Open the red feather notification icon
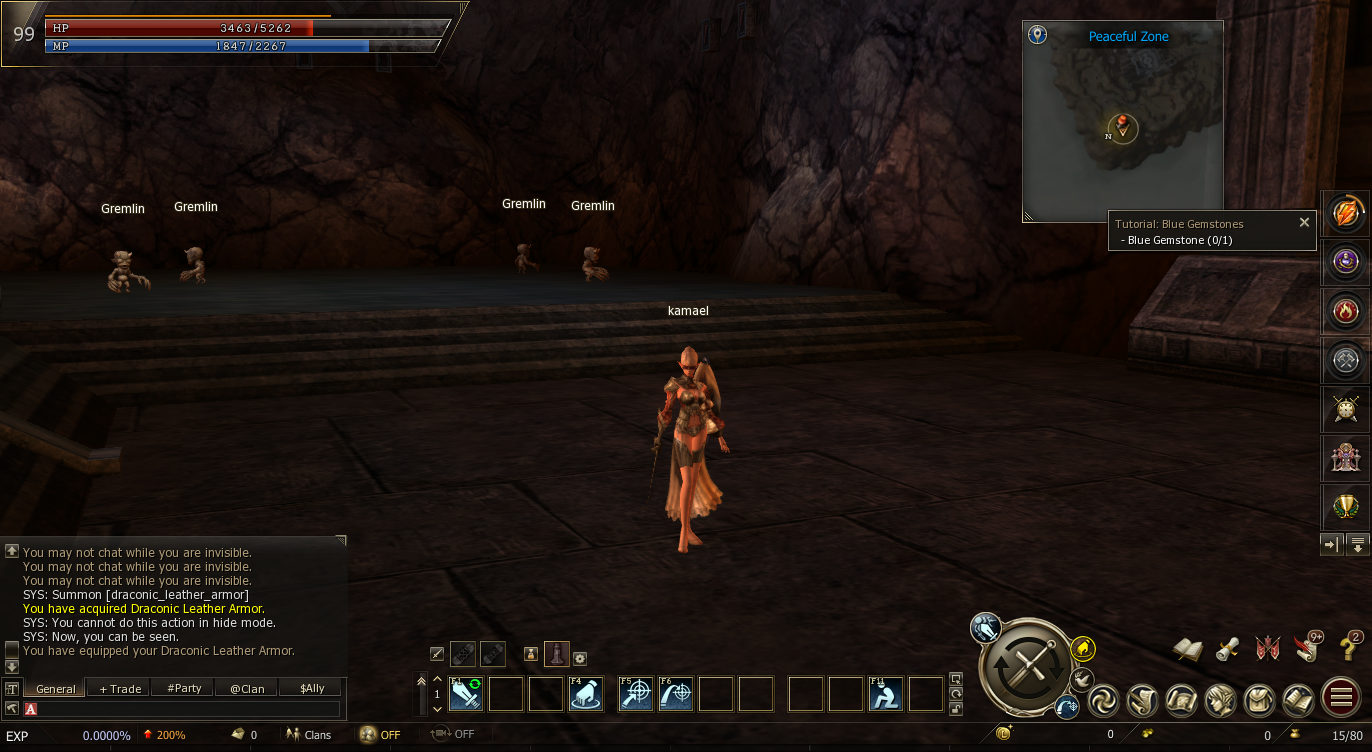 [1306, 649]
